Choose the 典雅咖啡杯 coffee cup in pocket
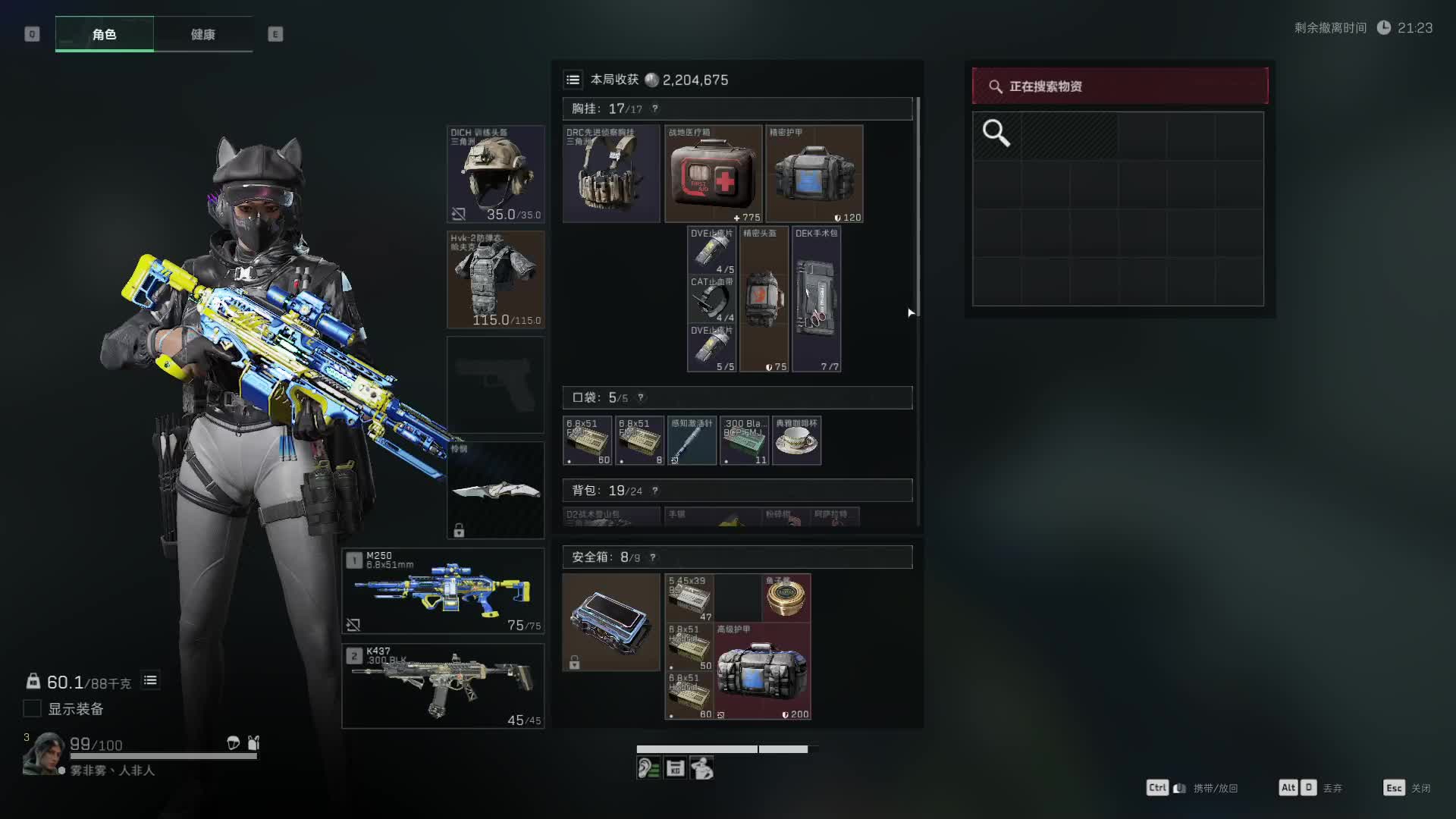The height and width of the screenshot is (819, 1456). click(x=796, y=440)
